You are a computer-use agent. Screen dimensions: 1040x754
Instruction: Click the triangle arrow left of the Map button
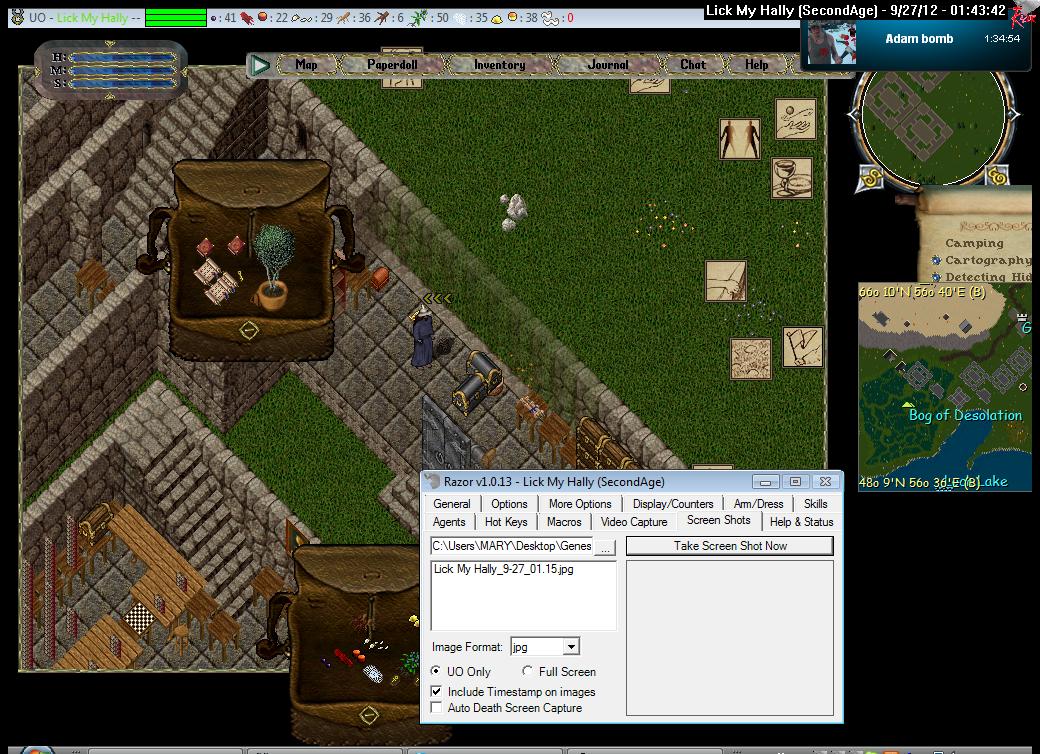pos(261,65)
